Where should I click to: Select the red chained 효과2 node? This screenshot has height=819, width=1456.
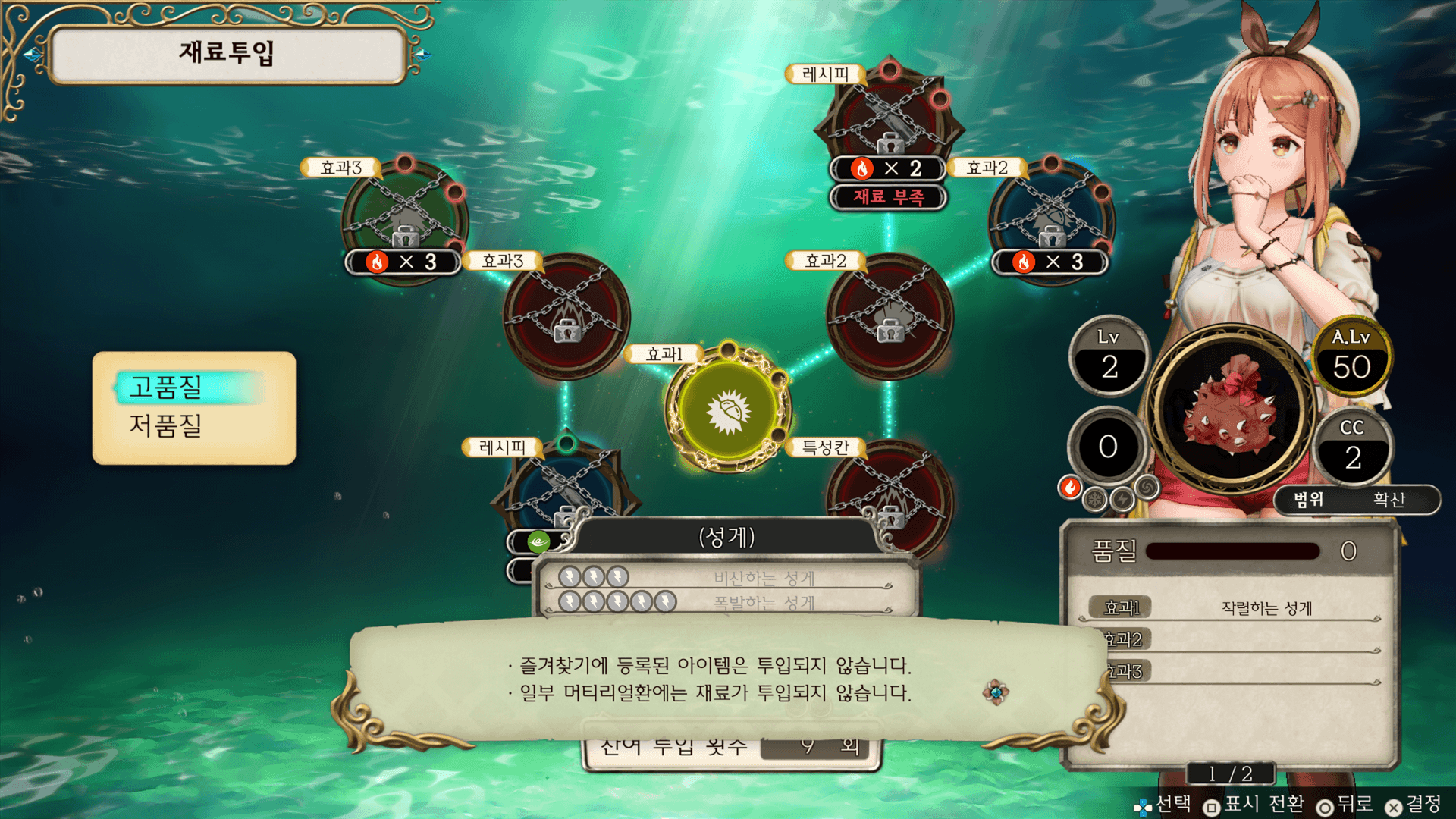click(x=889, y=315)
